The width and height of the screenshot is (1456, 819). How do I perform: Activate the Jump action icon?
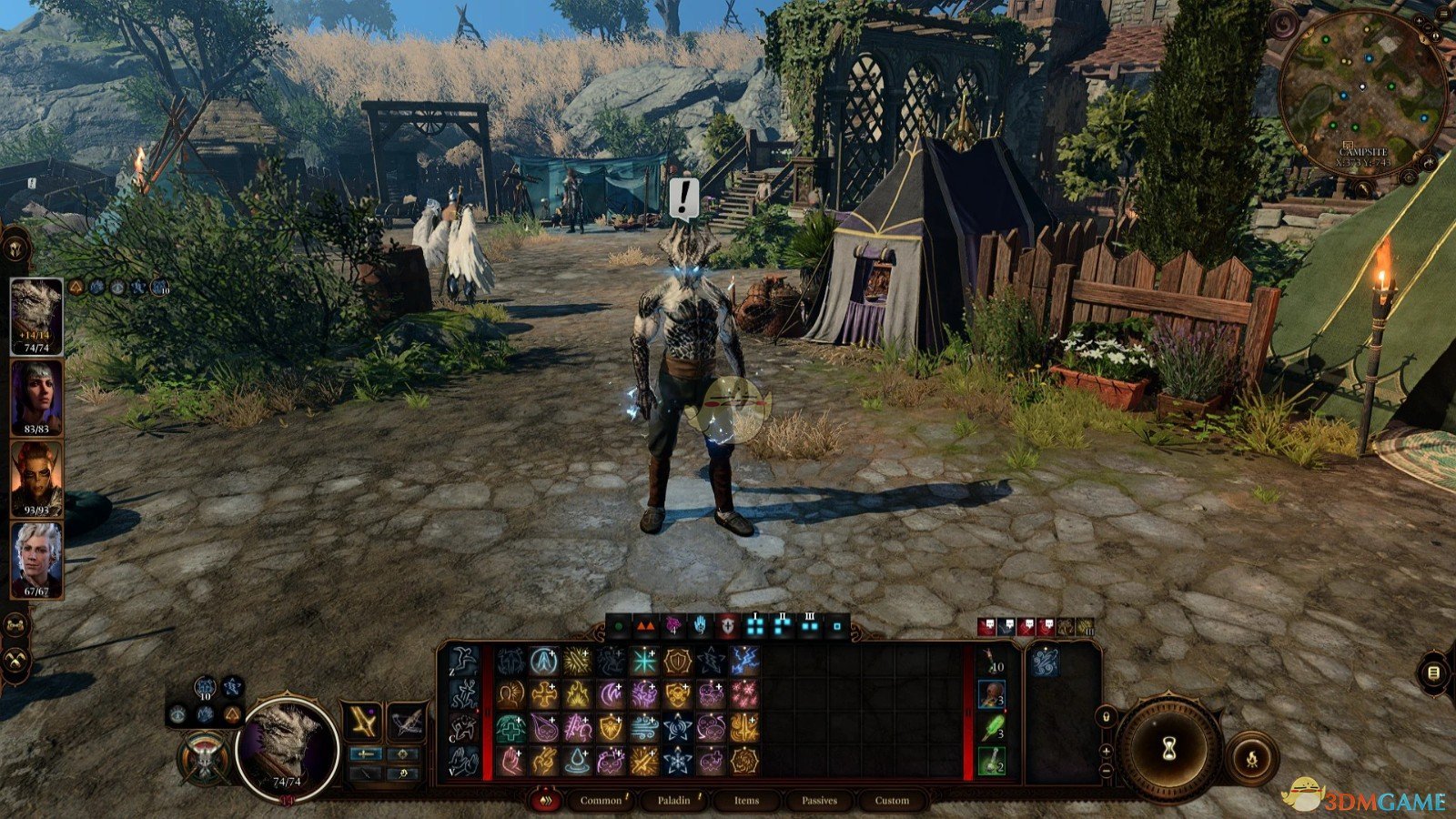tap(463, 660)
